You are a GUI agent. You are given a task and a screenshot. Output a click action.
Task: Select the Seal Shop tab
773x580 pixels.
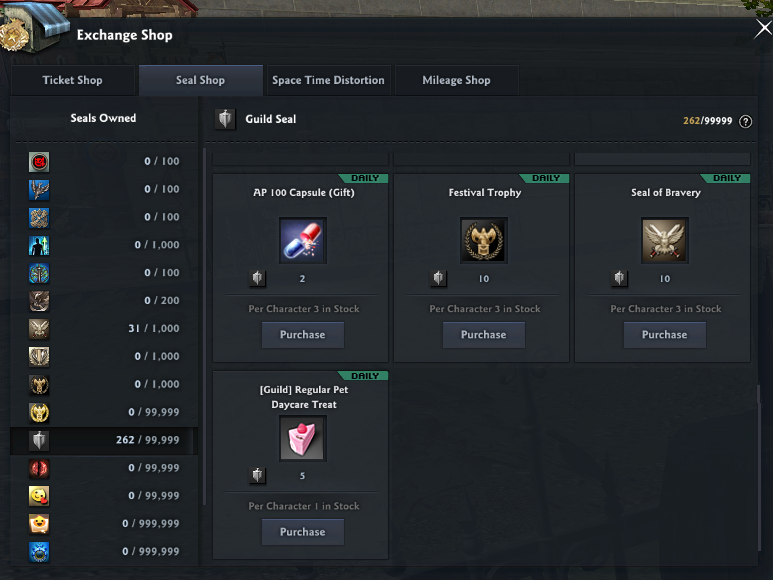(200, 80)
